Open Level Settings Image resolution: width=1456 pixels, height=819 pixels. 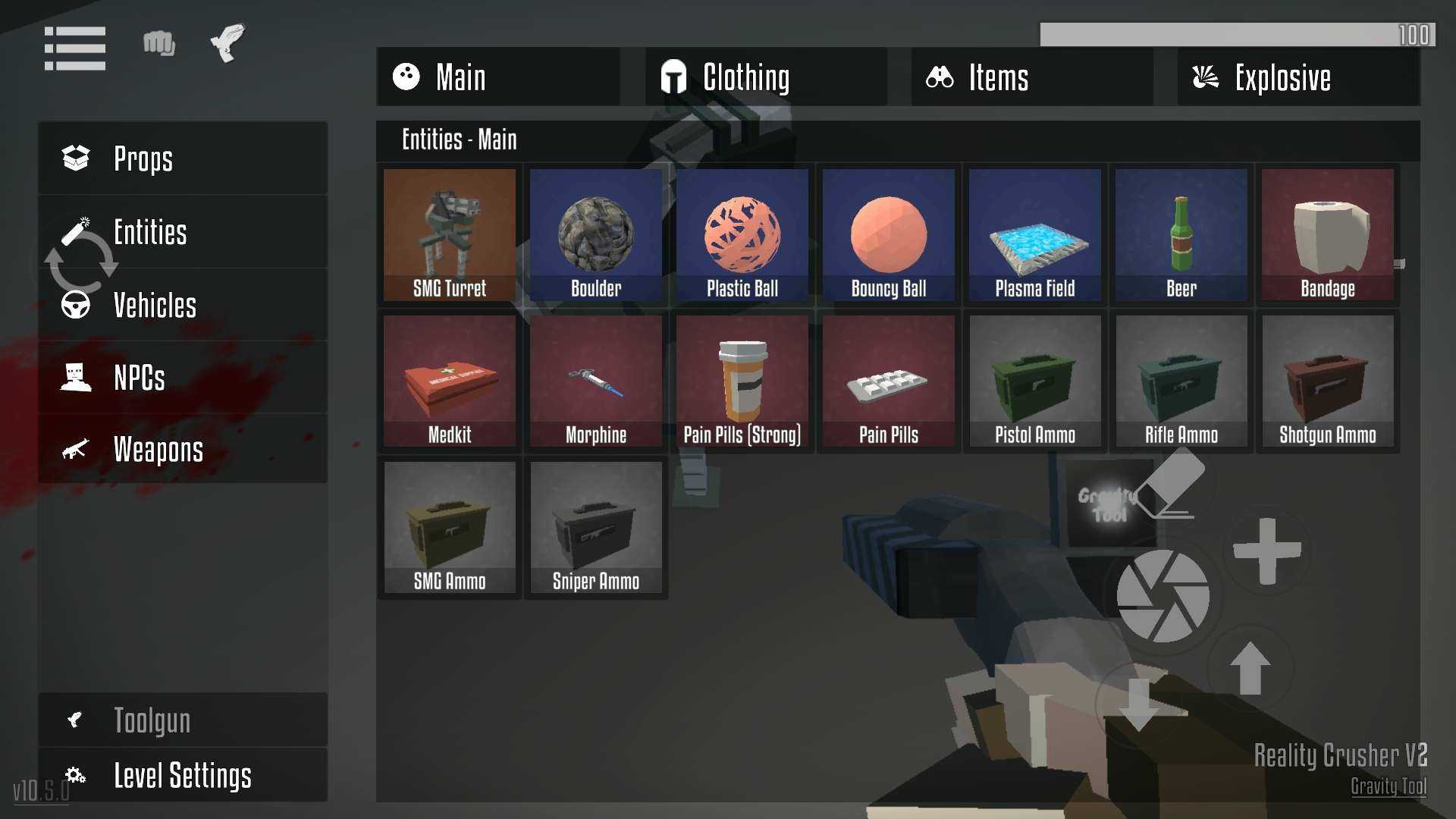182,775
